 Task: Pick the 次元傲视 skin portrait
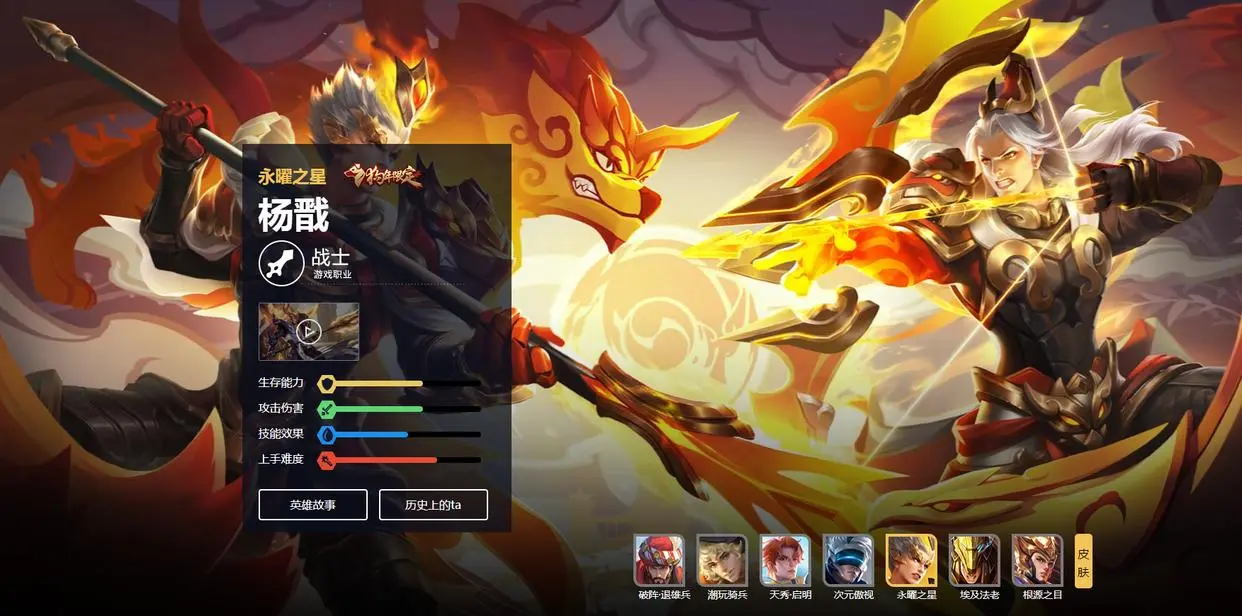[x=848, y=560]
